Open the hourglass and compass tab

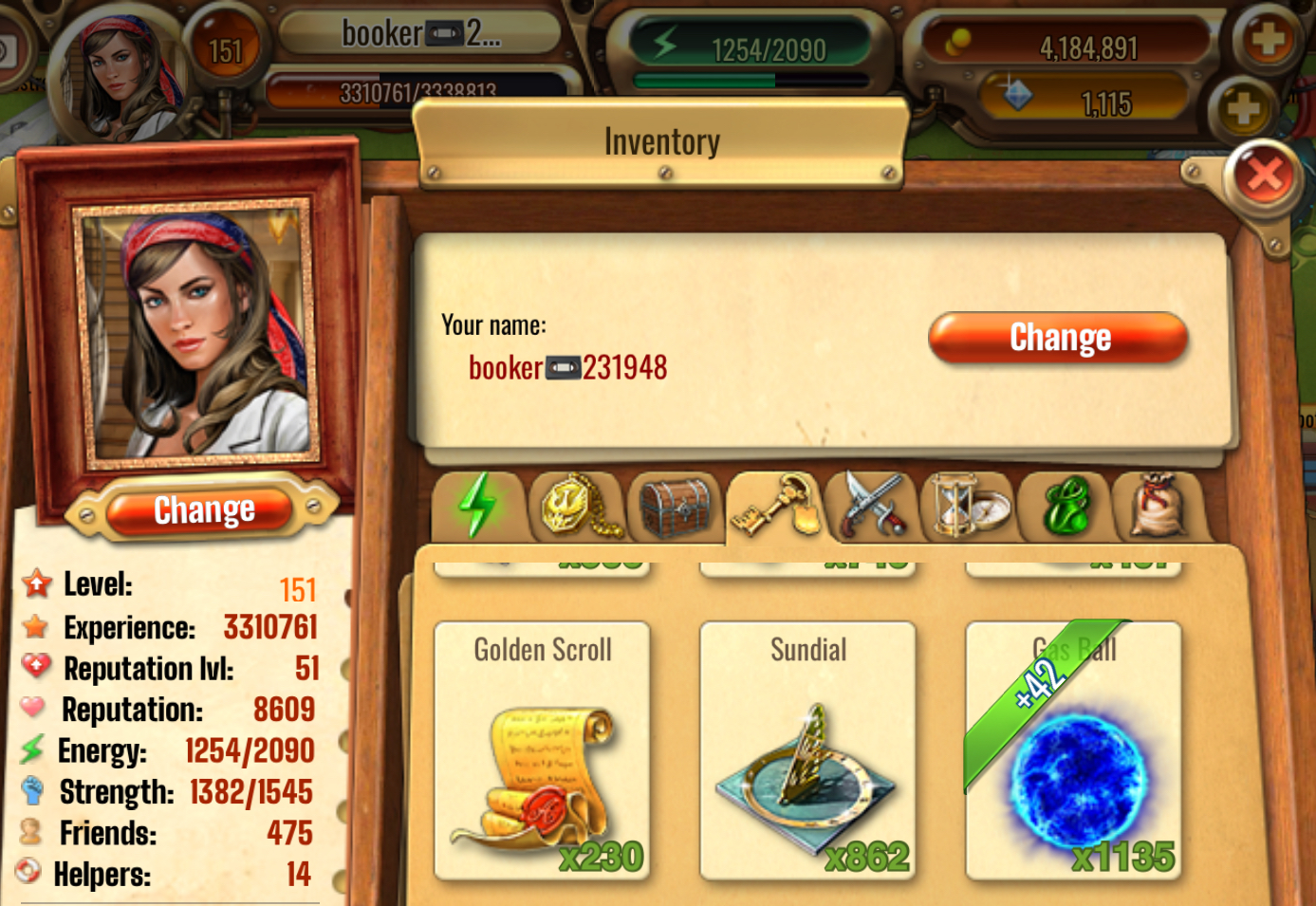[970, 507]
